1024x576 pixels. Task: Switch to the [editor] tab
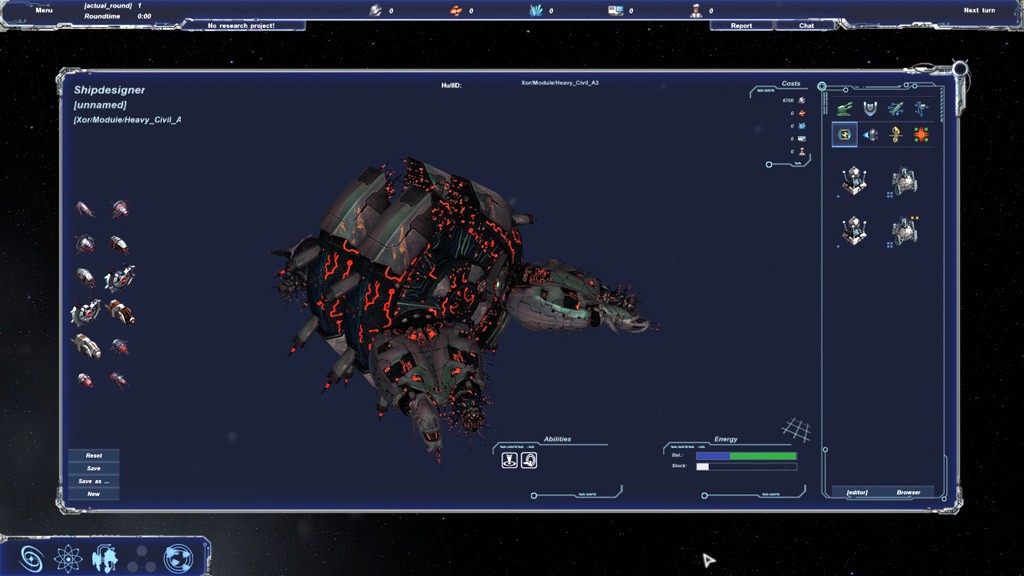point(857,492)
